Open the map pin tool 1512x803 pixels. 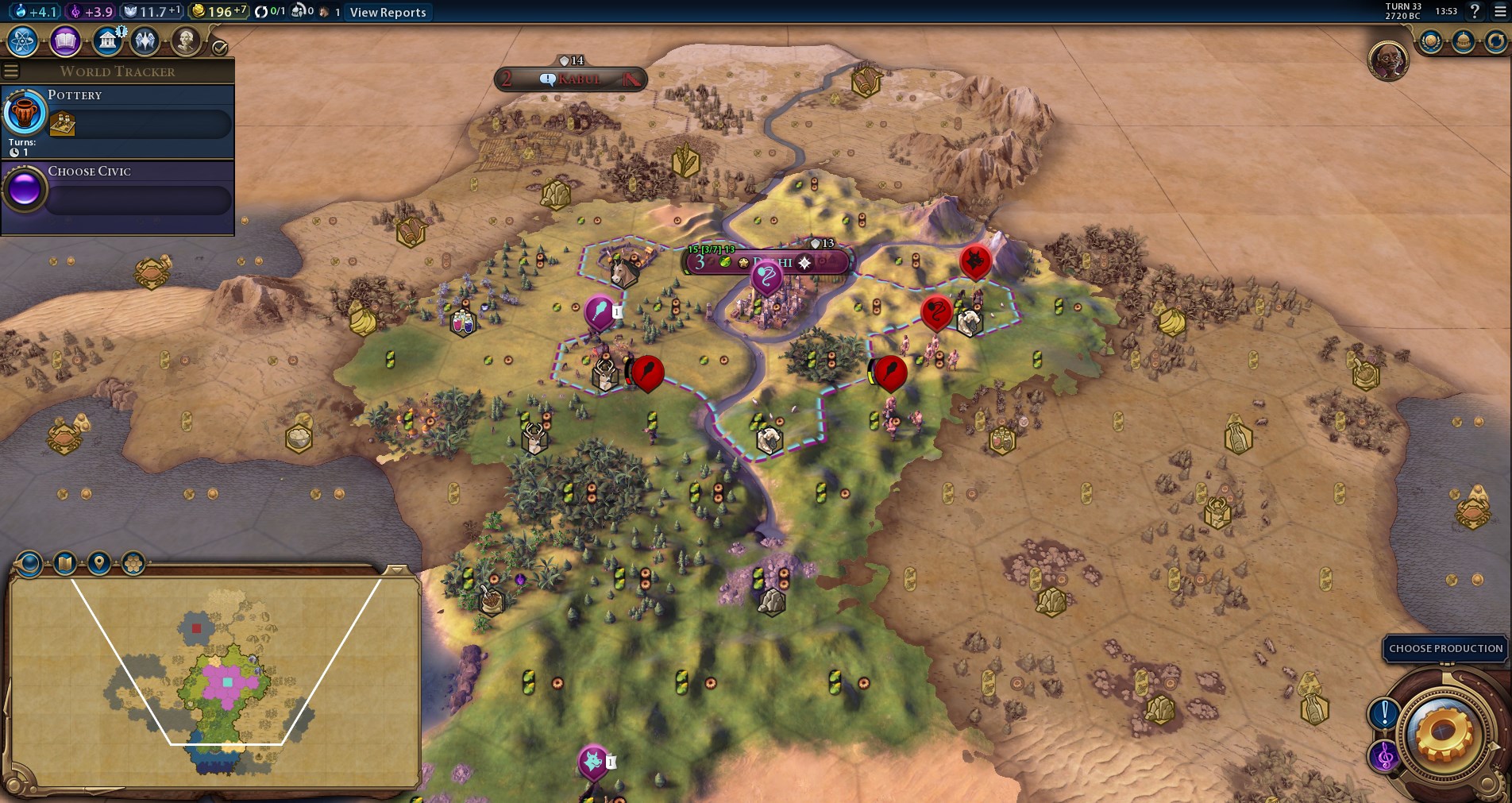98,564
